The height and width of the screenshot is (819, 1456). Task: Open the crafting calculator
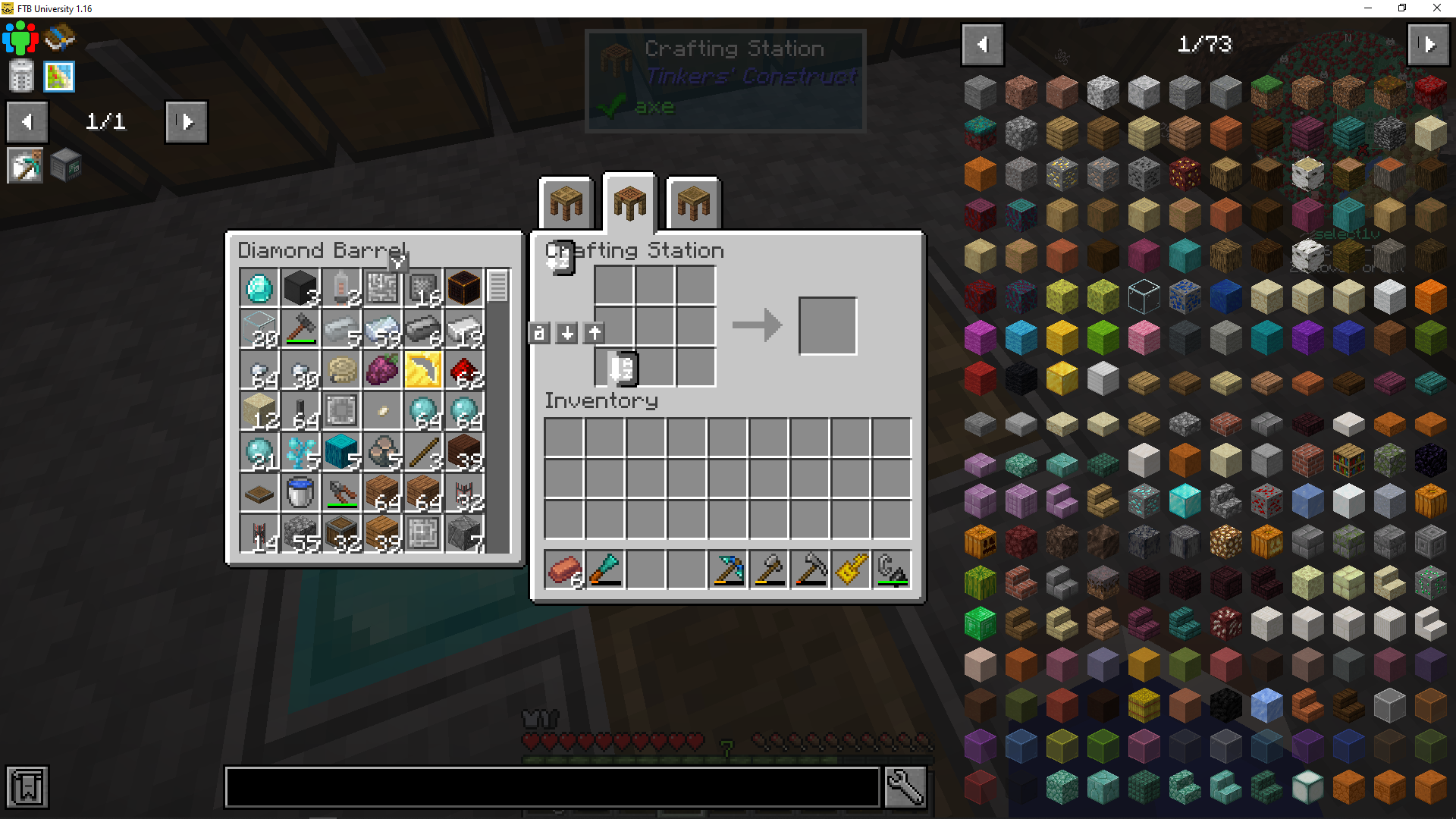click(20, 76)
